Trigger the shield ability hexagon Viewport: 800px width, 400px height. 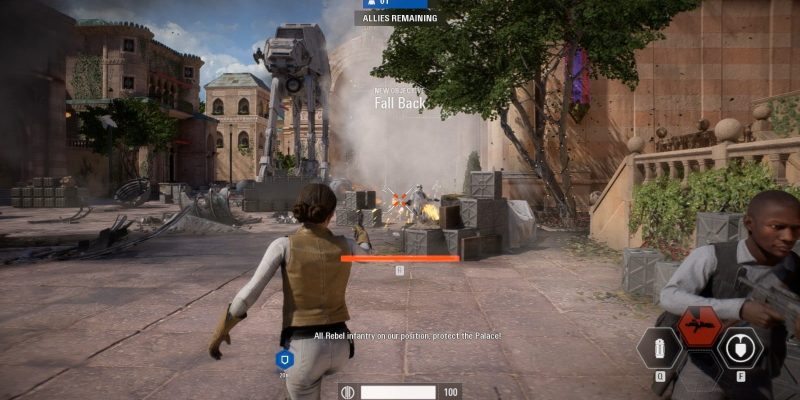740,348
